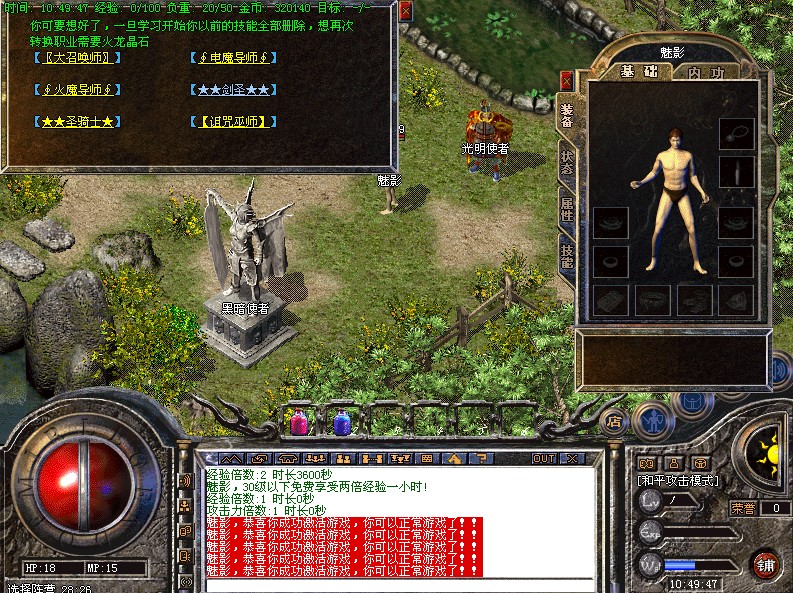Switch to the 内功 tab
Viewport: 793px width, 593px height.
coord(706,72)
